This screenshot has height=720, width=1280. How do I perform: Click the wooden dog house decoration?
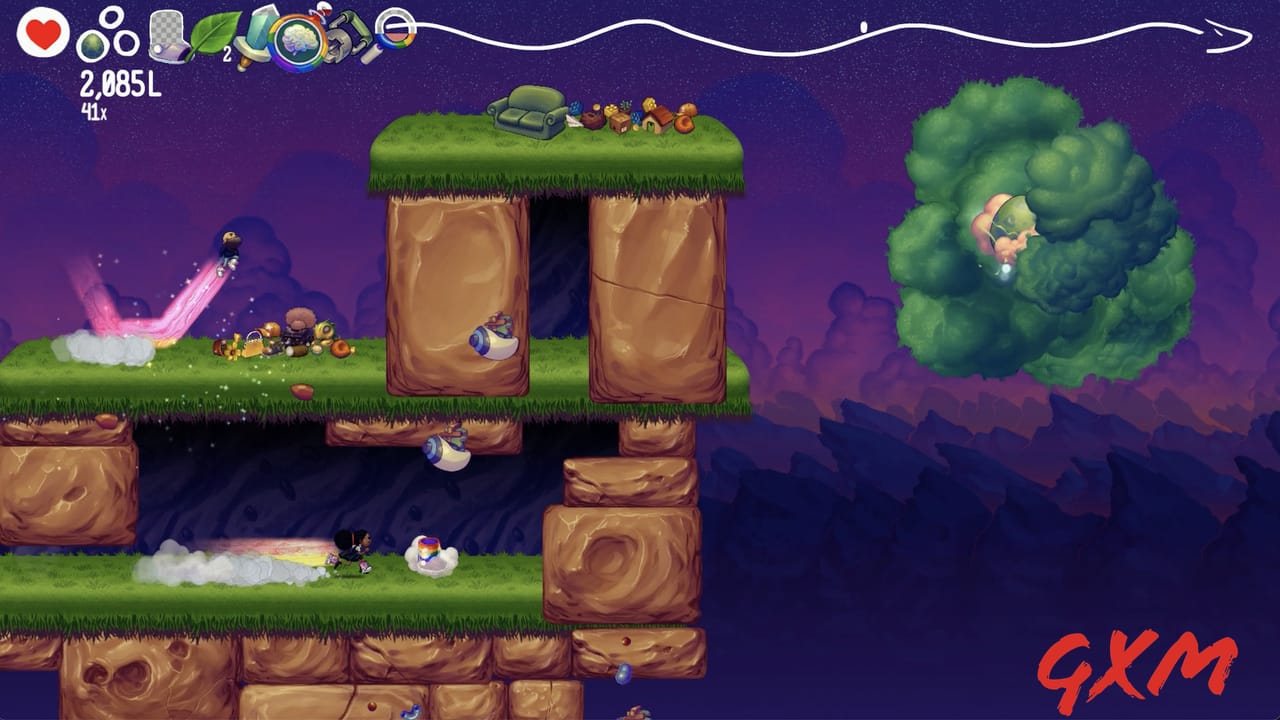(x=657, y=122)
